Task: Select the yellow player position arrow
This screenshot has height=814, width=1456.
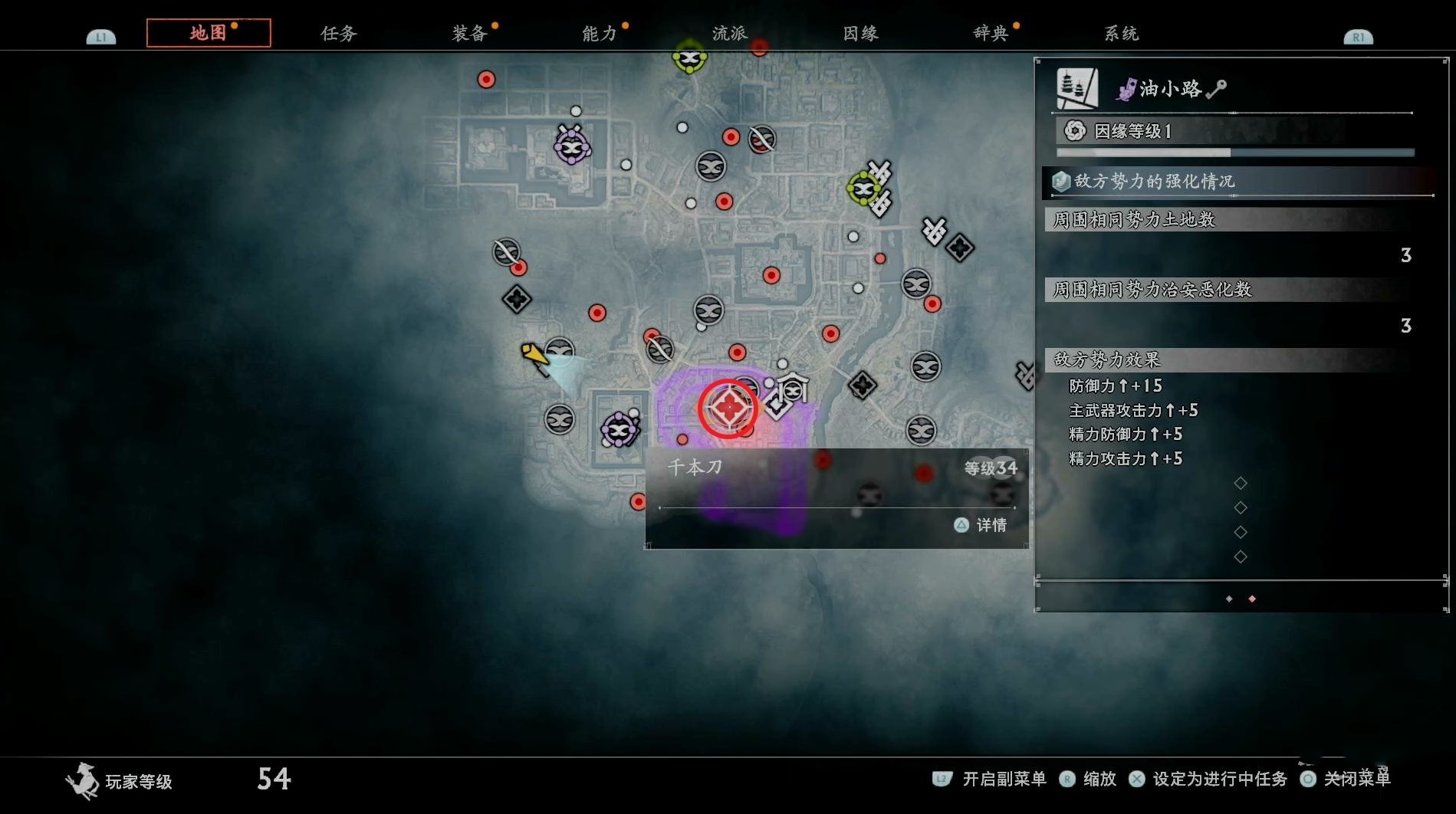Action: [534, 355]
